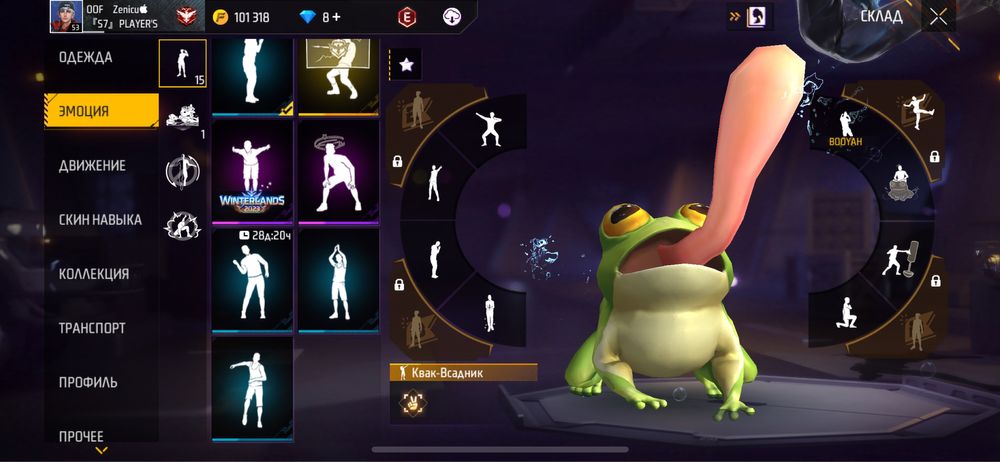The image size is (1000, 462).
Task: Select the Winterlands 2023 emote
Action: [252, 172]
